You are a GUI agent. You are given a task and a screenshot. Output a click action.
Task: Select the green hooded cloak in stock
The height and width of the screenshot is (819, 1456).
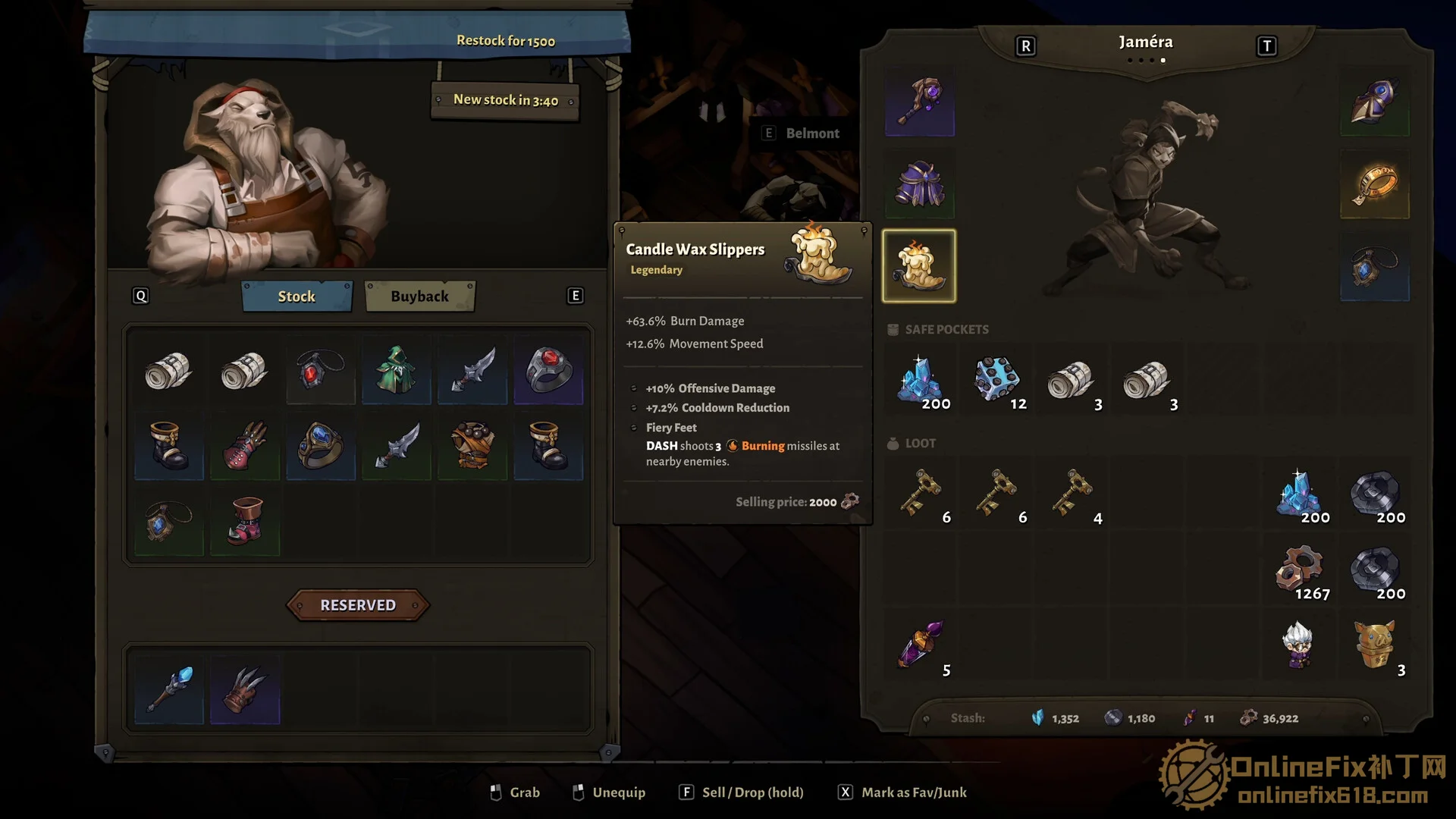pyautogui.click(x=396, y=370)
